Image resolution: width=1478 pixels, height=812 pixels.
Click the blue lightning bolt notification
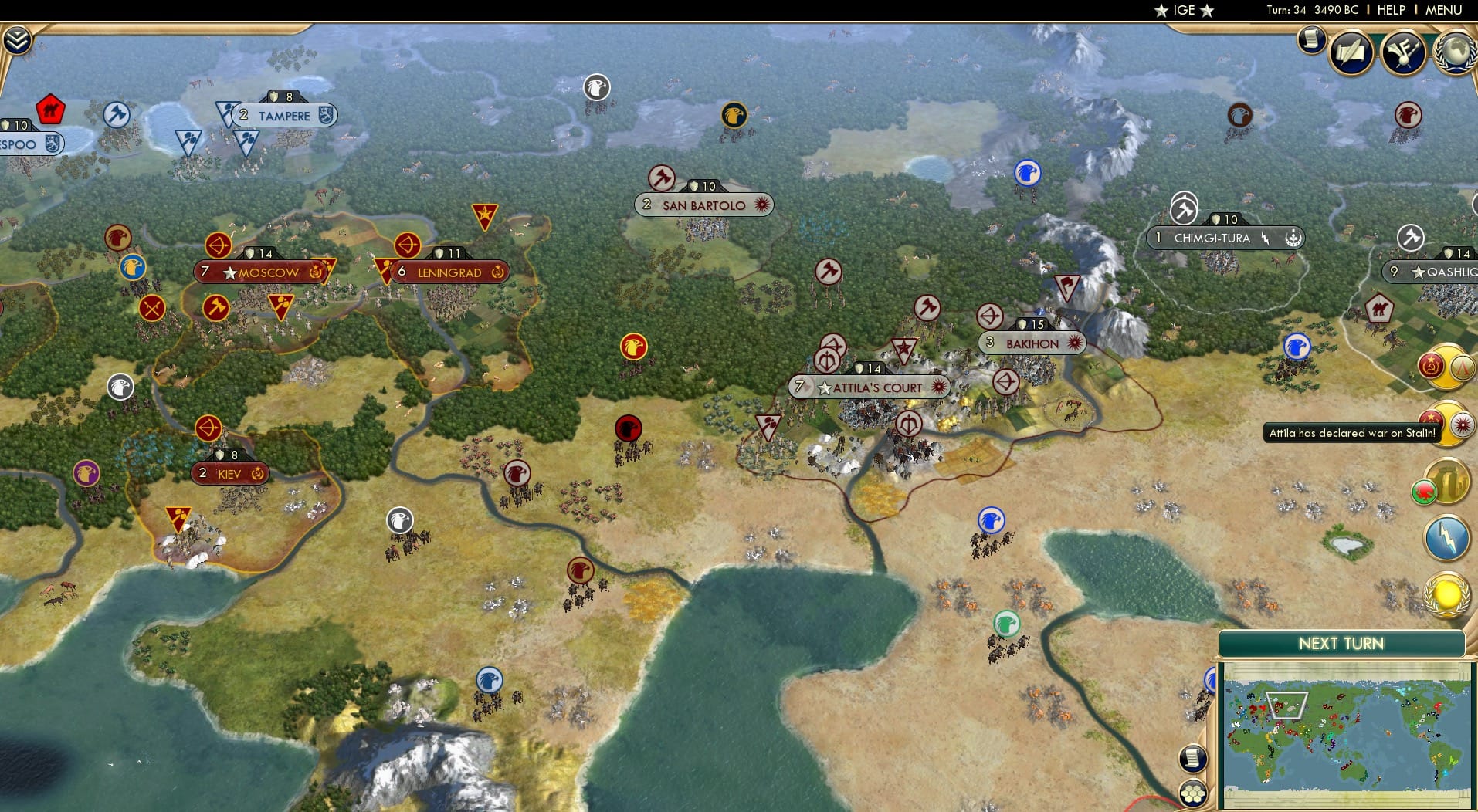pos(1445,537)
